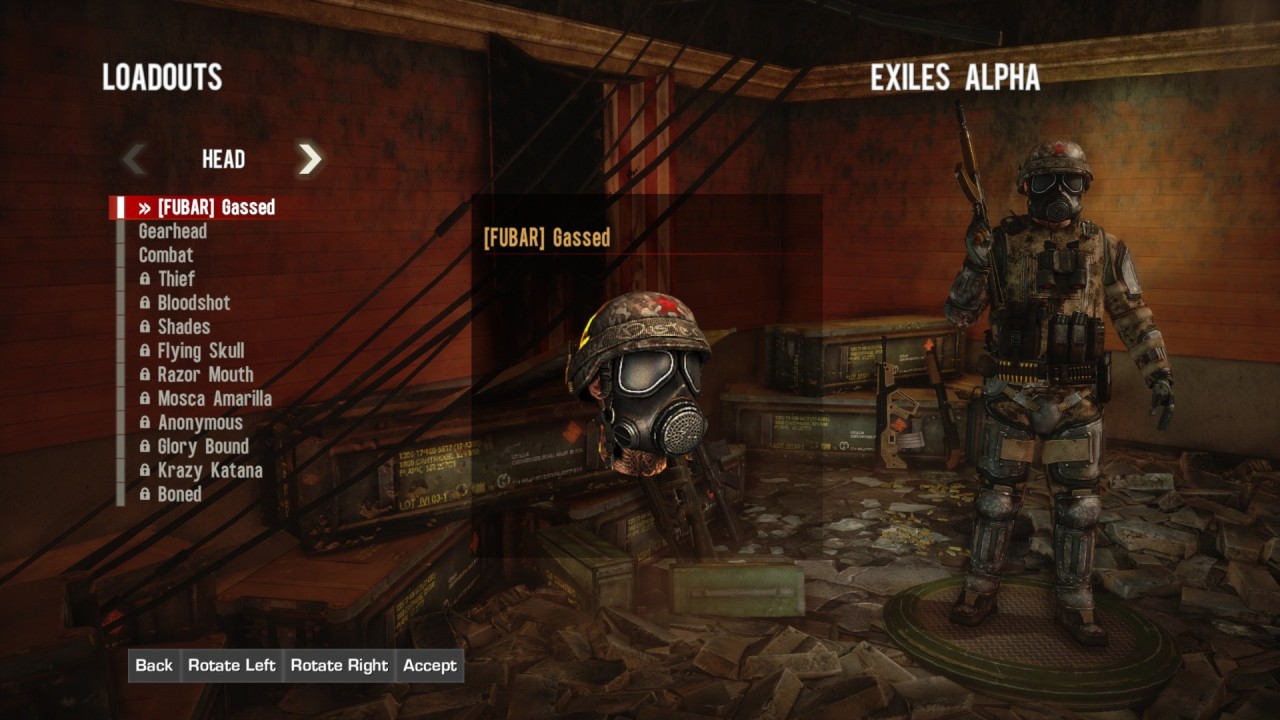Screen dimensions: 1280x720
Task: Choose Razor Mouth from the list
Action: (205, 376)
